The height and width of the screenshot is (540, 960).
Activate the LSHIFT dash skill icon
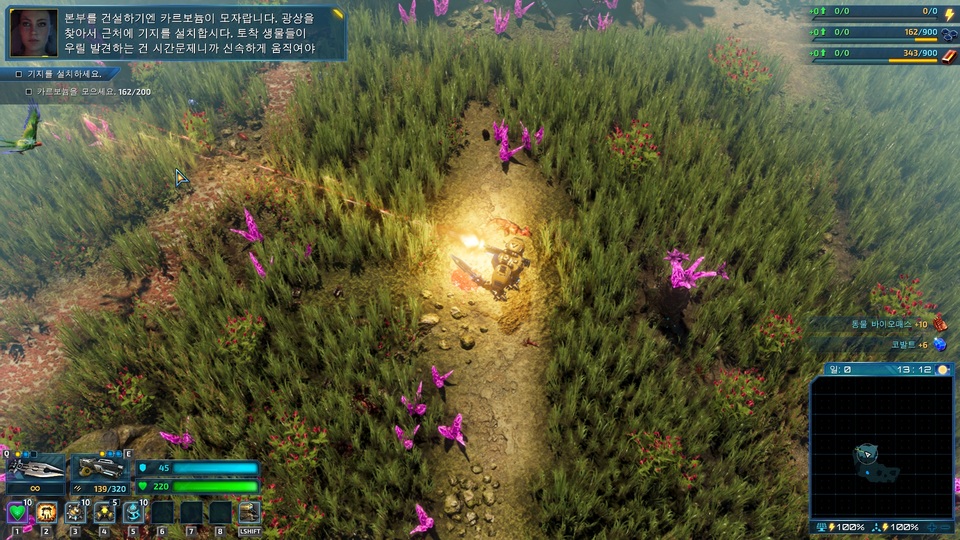249,512
